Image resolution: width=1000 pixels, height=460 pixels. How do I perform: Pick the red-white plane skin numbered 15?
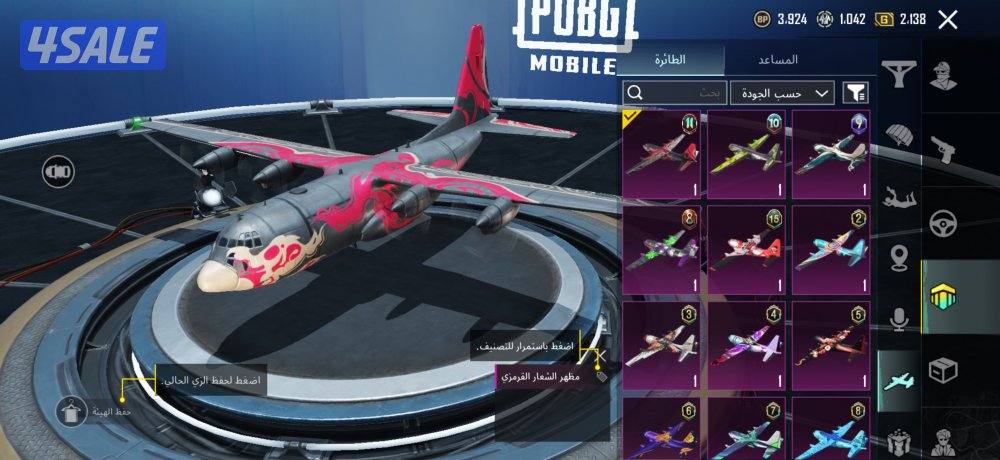[746, 250]
